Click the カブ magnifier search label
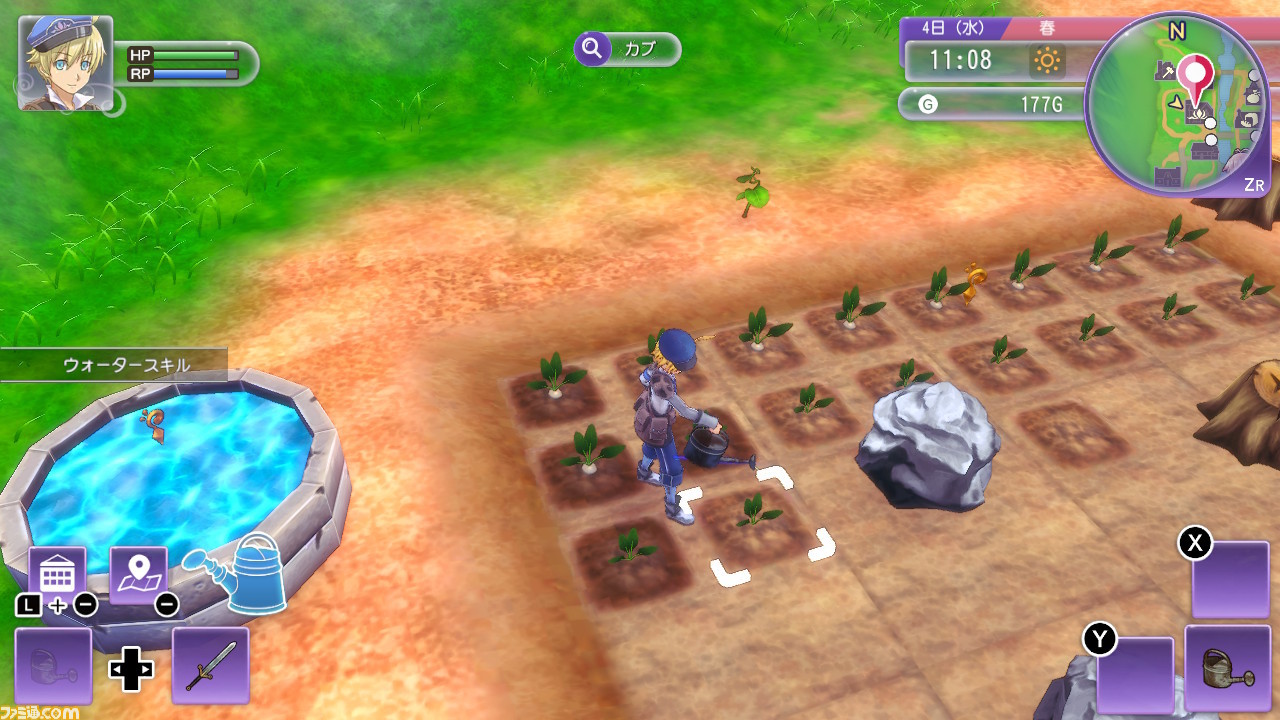 pyautogui.click(x=627, y=49)
